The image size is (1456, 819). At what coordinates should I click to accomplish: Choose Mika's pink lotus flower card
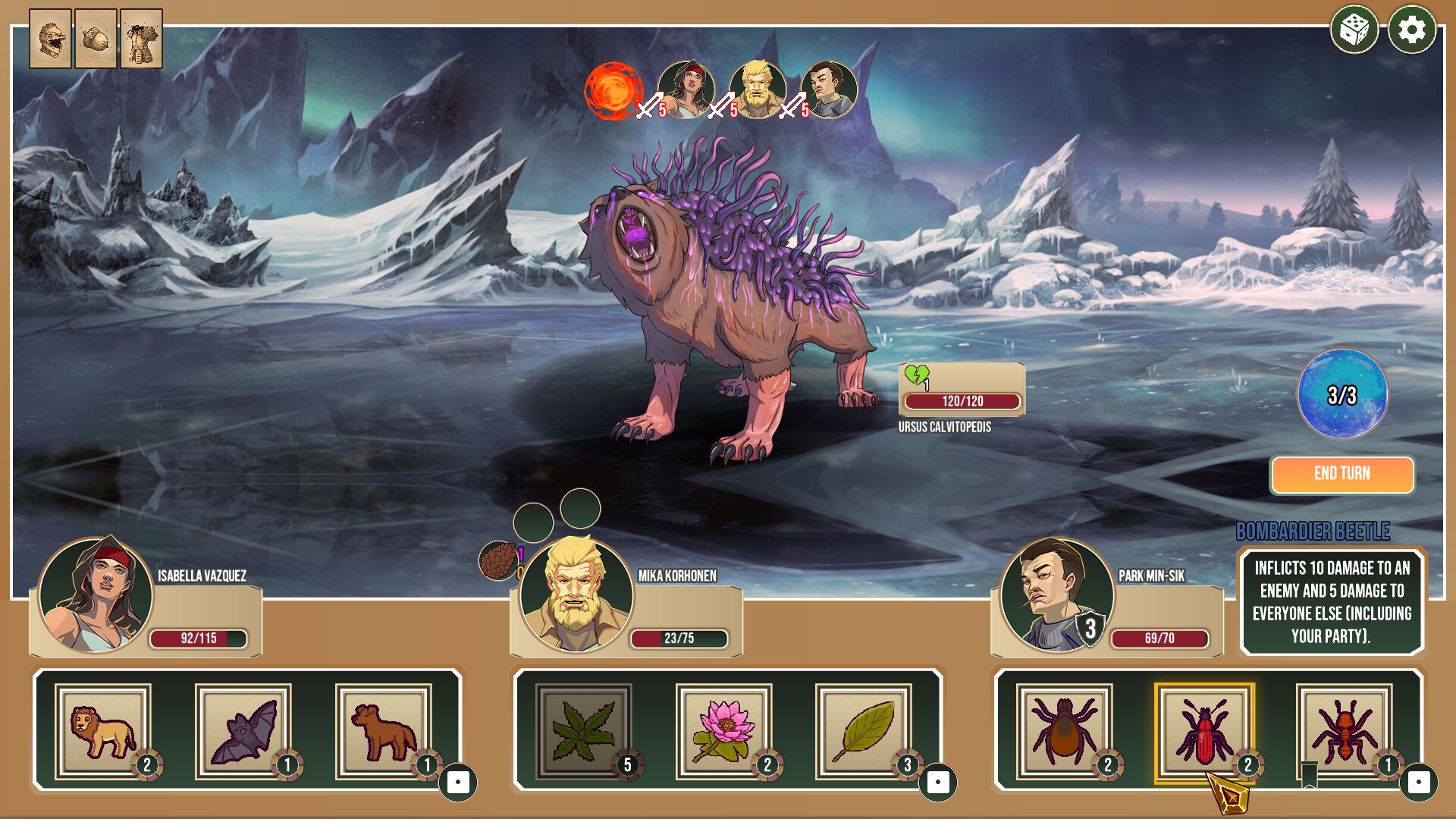click(723, 731)
